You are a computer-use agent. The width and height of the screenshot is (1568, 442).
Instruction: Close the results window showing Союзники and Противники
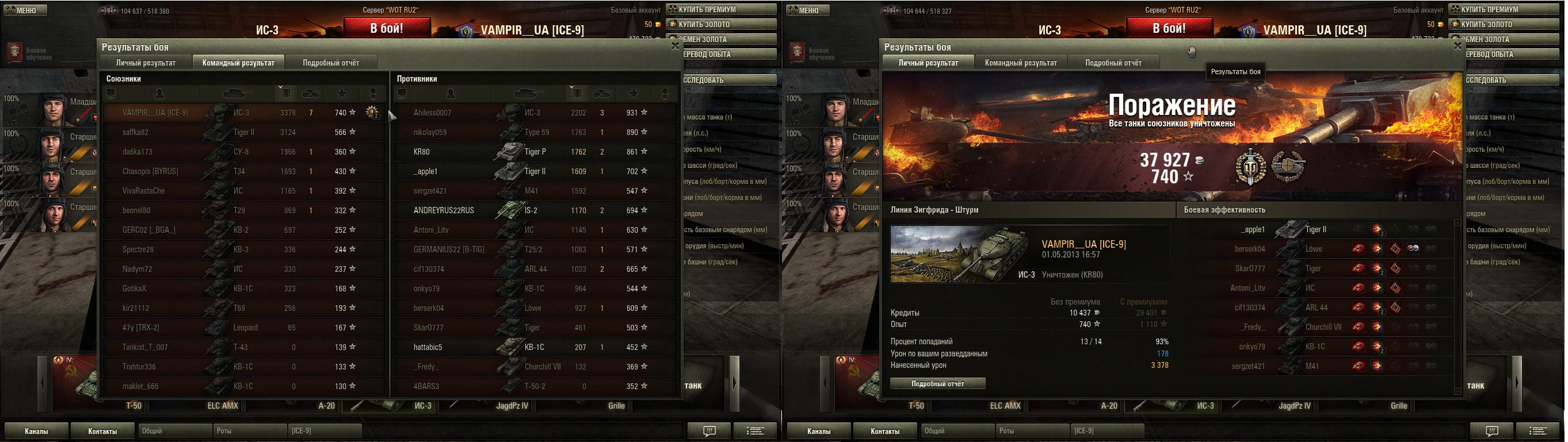coord(675,45)
